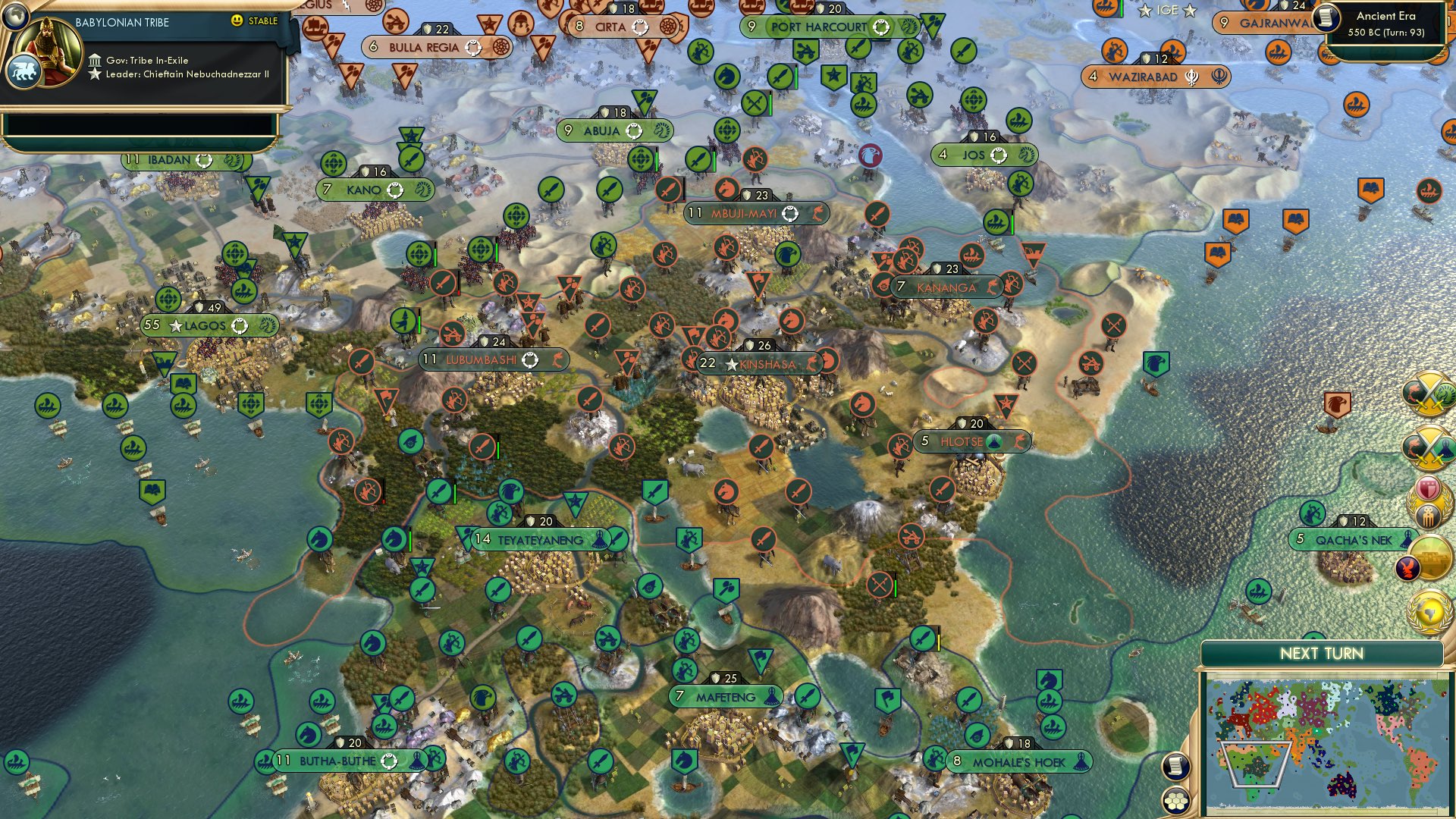Screen dimensions: 1456x819
Task: Click the lion civilization emblem below the portrait
Action: pos(24,72)
